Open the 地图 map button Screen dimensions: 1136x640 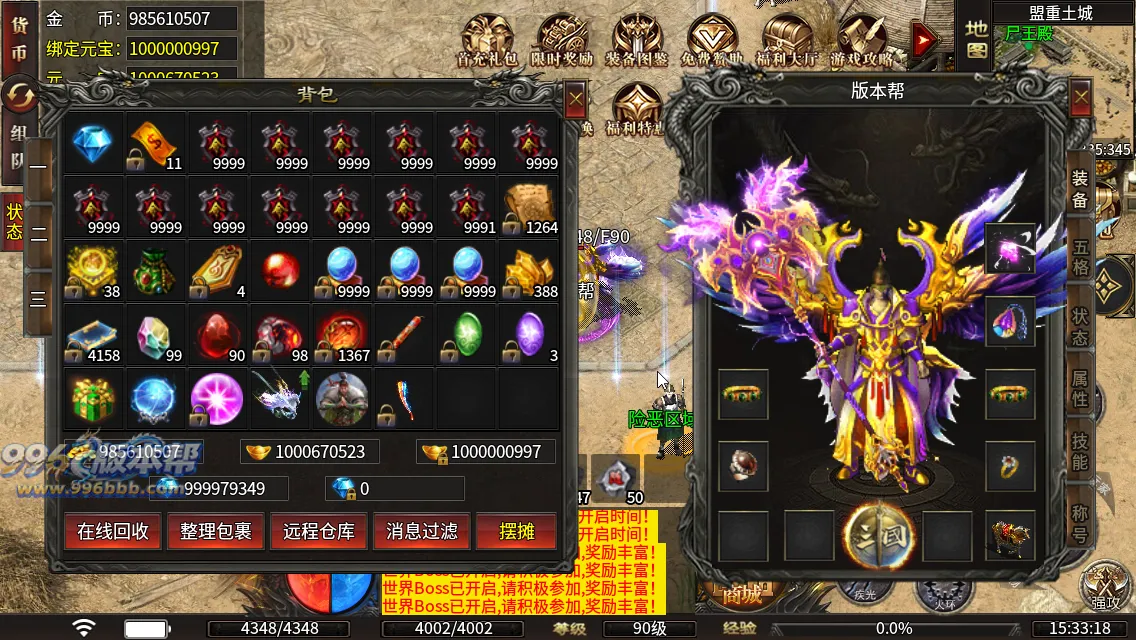pos(976,38)
